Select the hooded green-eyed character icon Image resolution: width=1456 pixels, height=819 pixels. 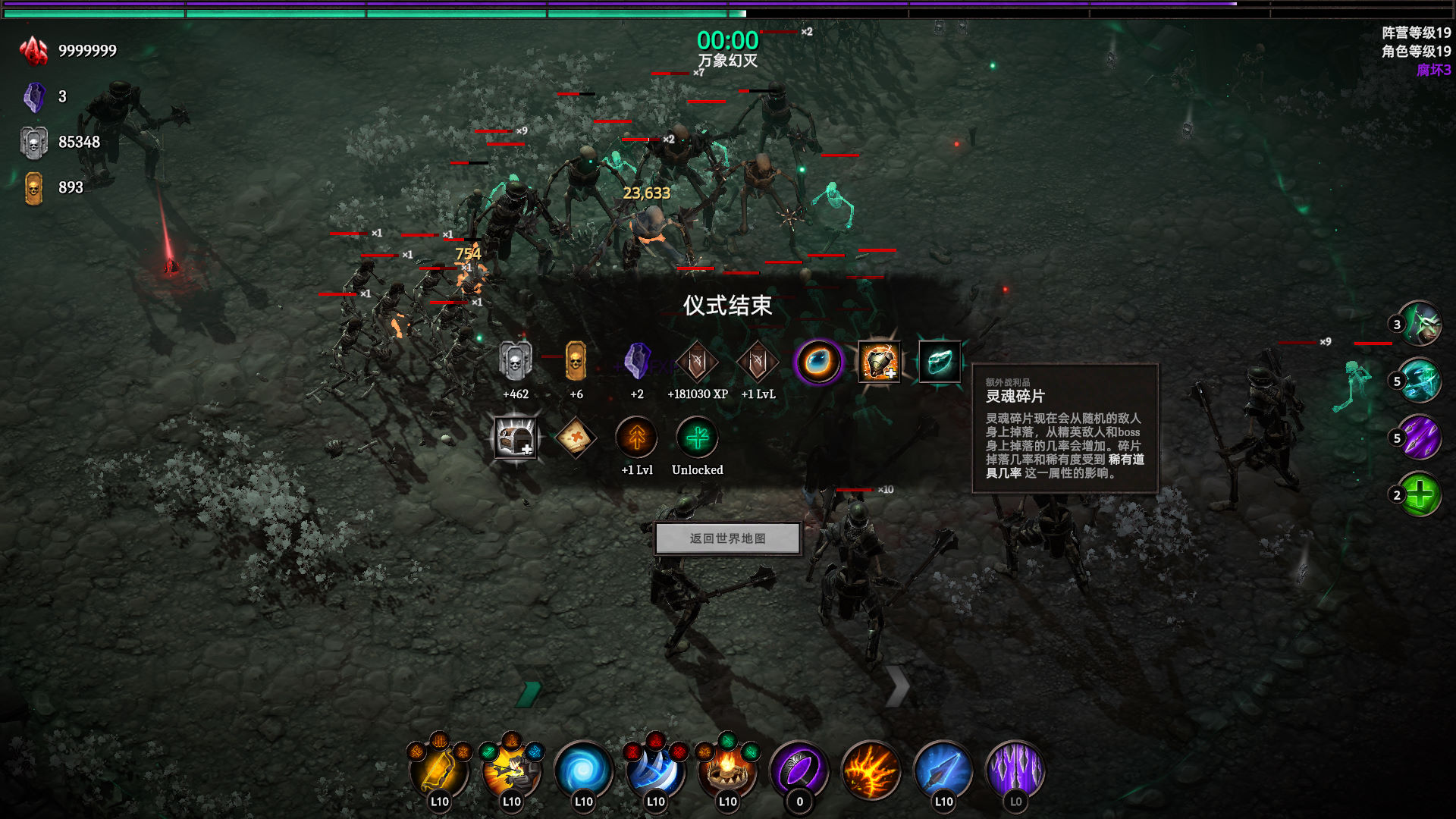(1420, 325)
